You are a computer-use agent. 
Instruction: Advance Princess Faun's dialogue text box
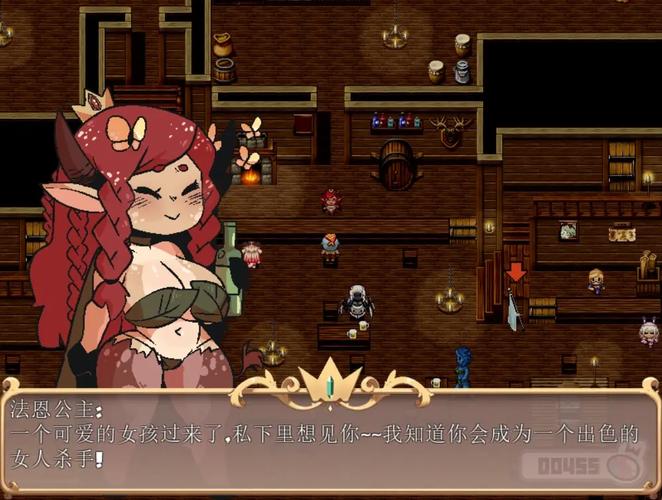pyautogui.click(x=330, y=440)
